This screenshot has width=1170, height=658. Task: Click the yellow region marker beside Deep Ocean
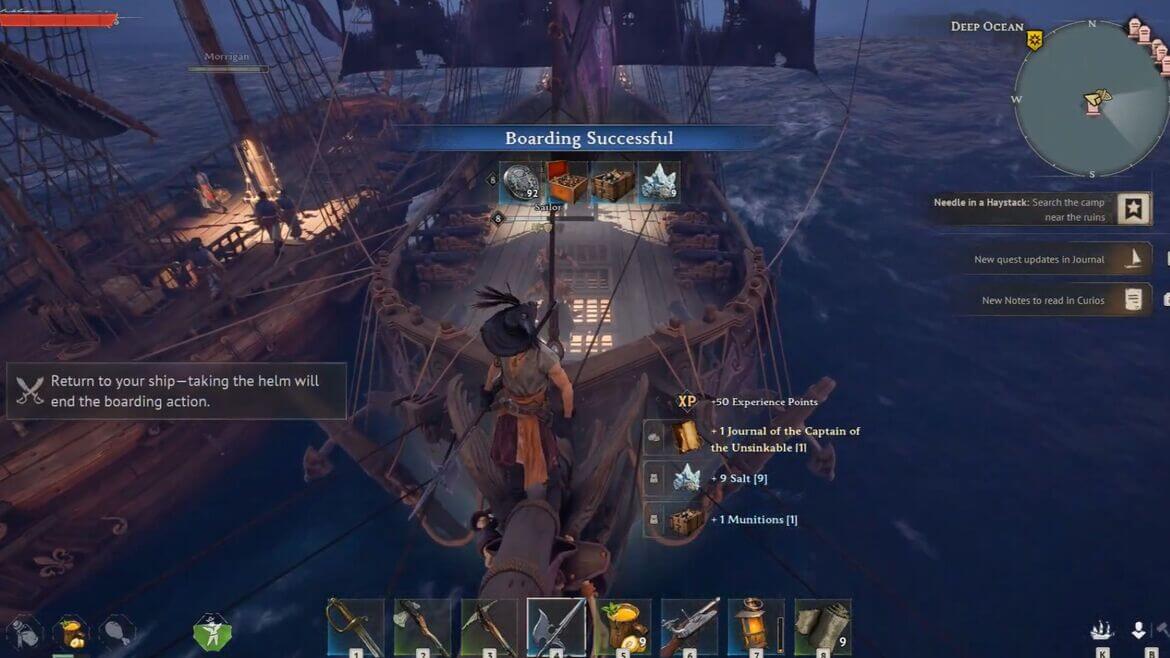(x=1034, y=40)
